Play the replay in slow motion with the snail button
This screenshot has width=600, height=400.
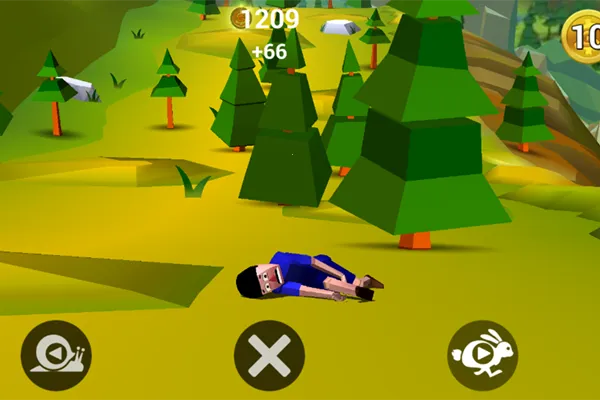56,355
